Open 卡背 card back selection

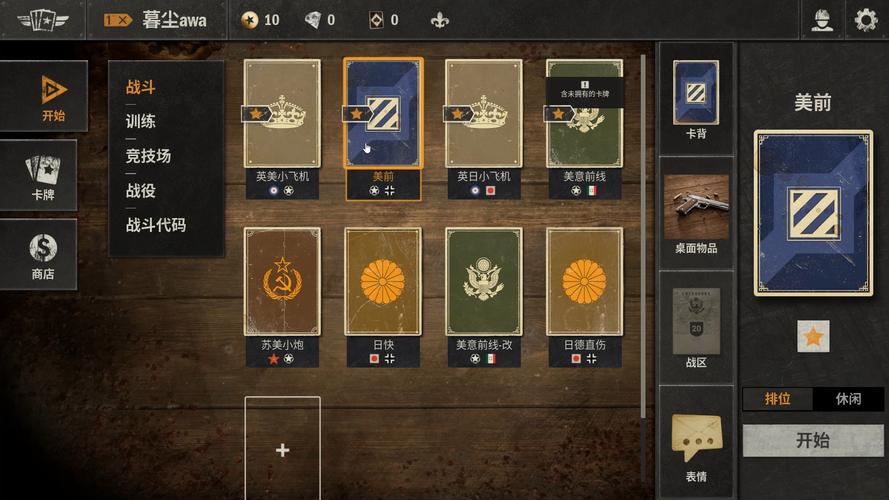coord(696,98)
